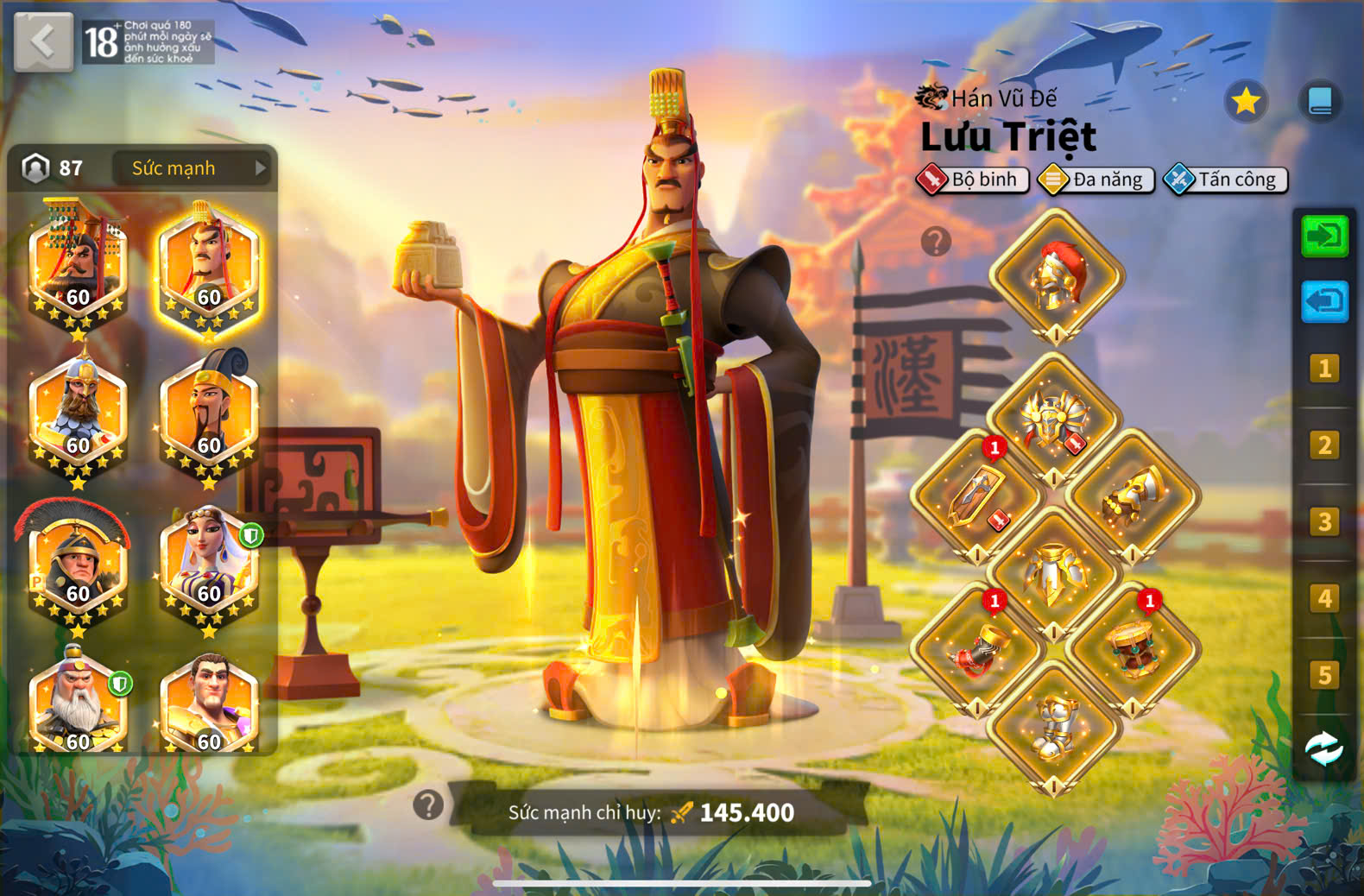This screenshot has height=896, width=1364.
Task: Switch to equipment preset 3
Action: 1324,522
